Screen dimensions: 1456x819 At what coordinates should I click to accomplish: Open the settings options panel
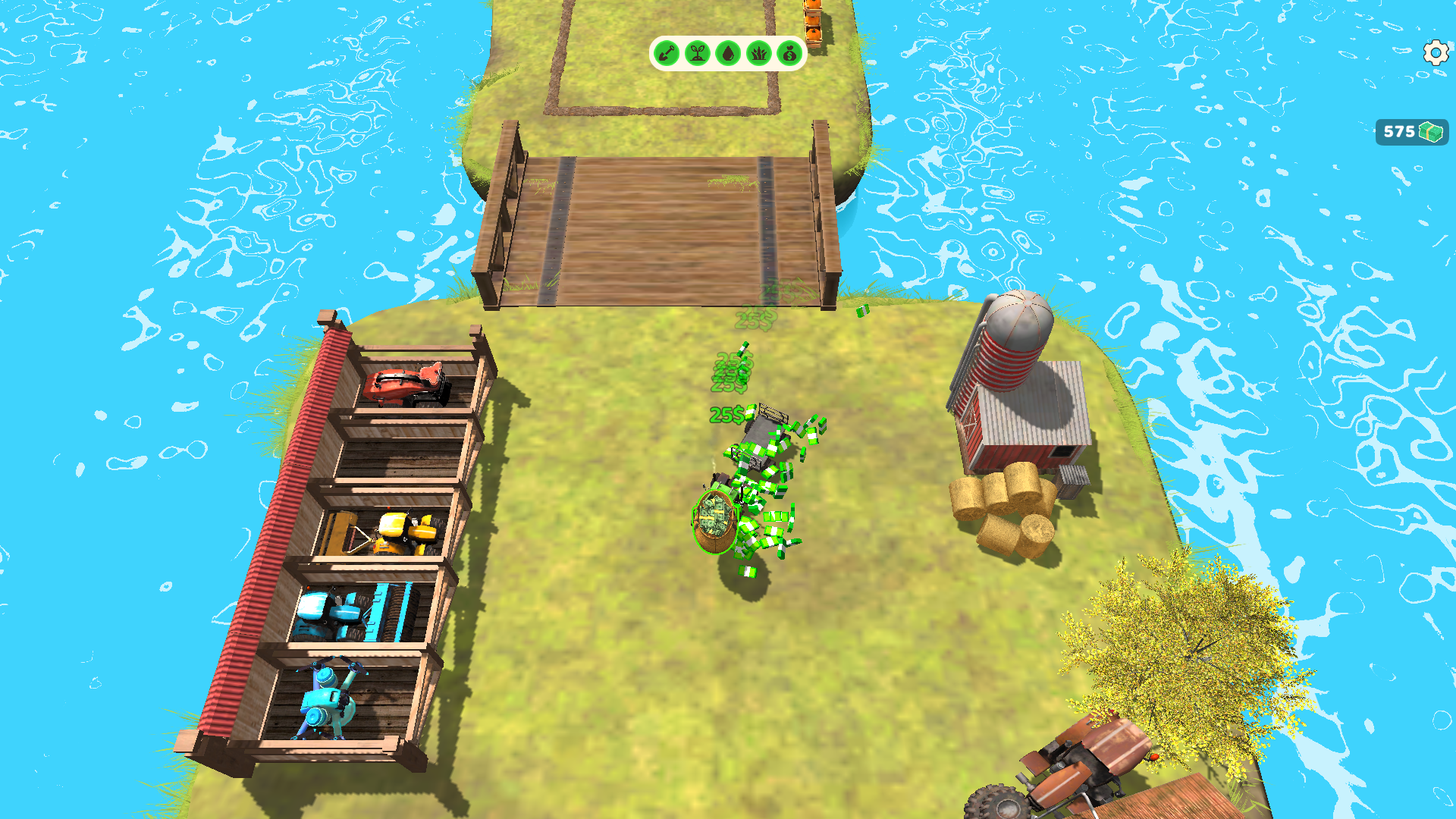tap(1436, 53)
